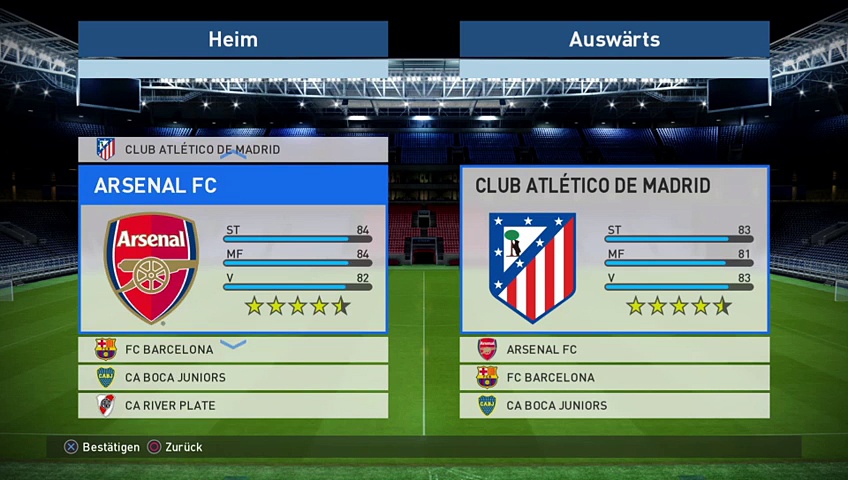This screenshot has height=480, width=848.
Task: Select FC Barcelona in the Auswärts list
Action: pyautogui.click(x=614, y=378)
